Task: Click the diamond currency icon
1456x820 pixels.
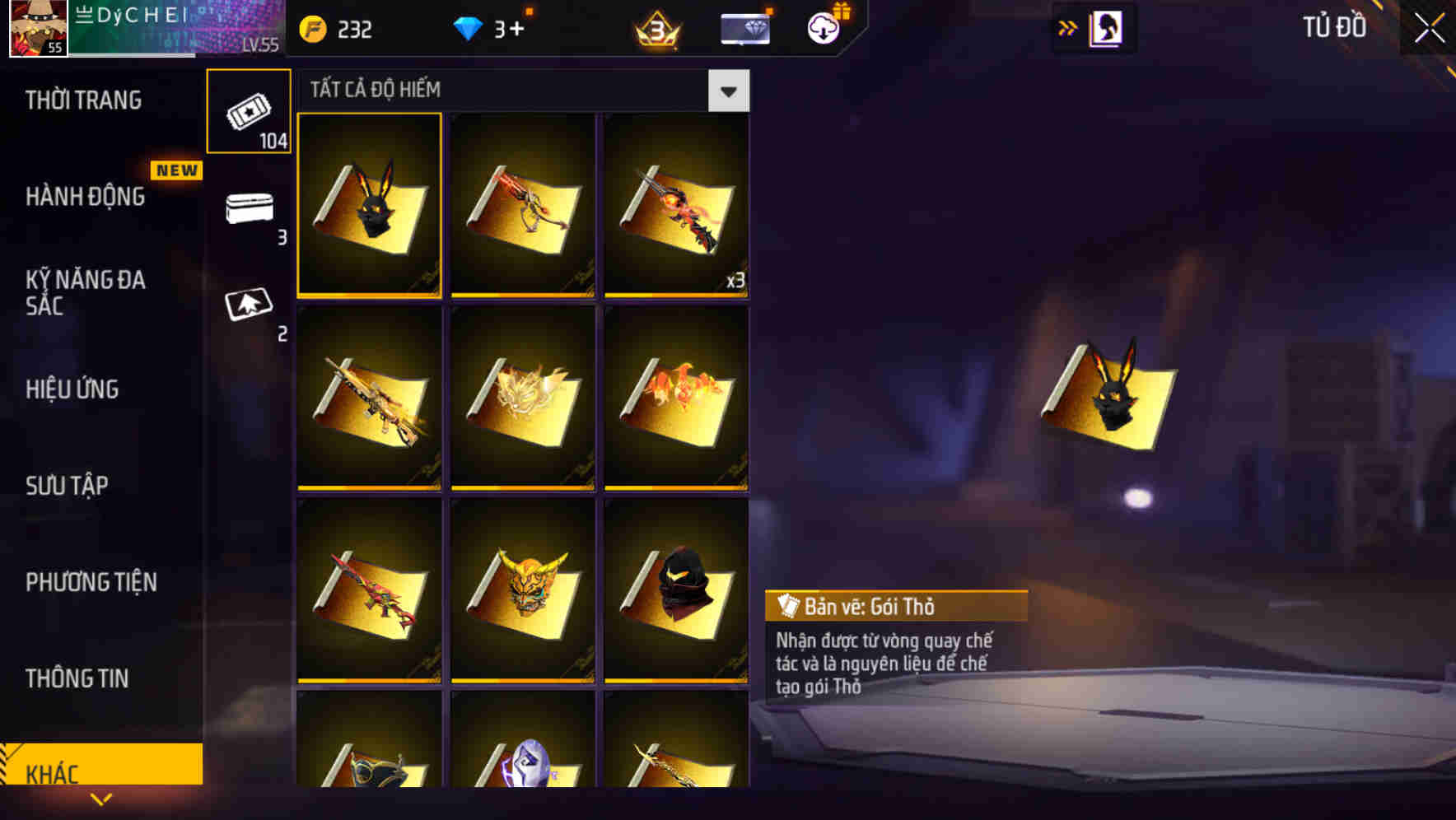Action: (469, 30)
